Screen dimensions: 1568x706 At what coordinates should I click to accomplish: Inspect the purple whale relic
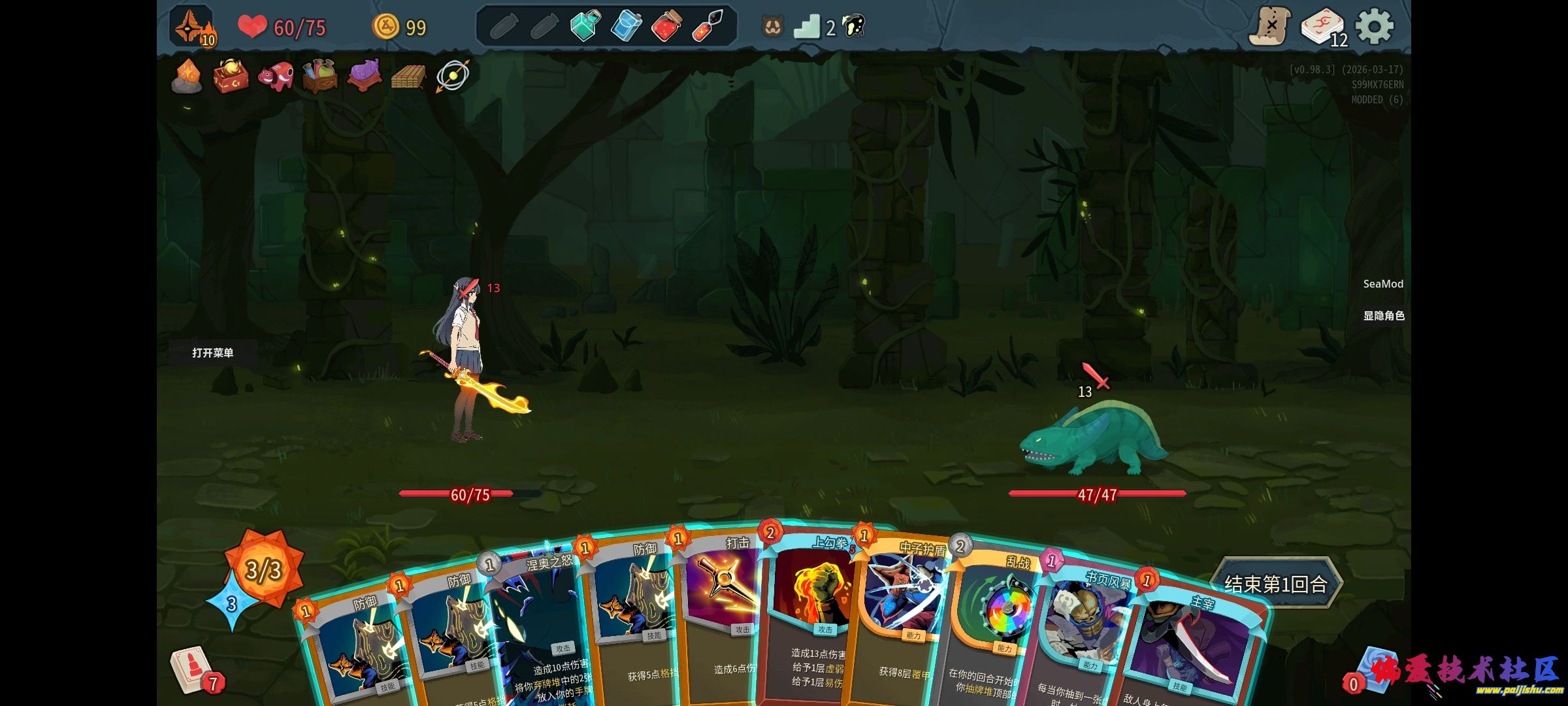(364, 76)
